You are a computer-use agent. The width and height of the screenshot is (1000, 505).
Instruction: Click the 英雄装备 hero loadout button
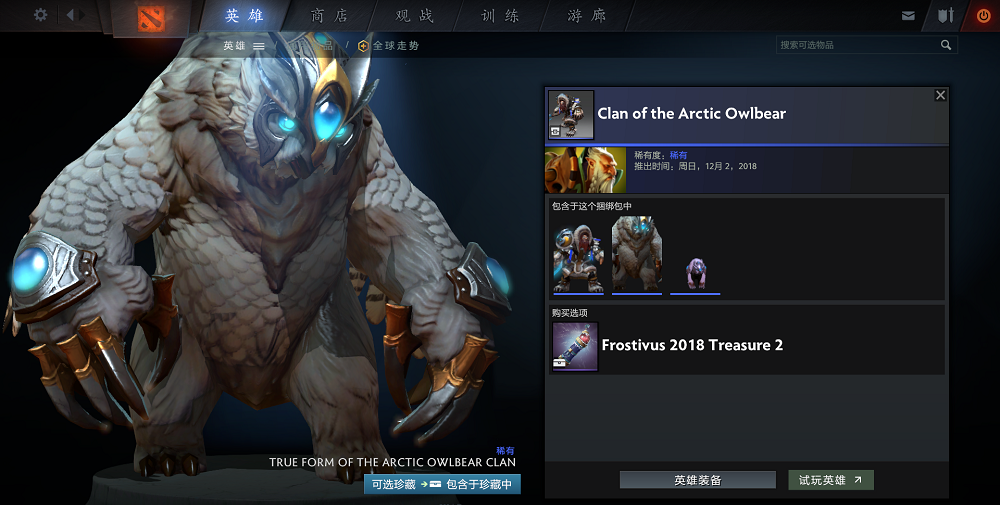[x=697, y=480]
